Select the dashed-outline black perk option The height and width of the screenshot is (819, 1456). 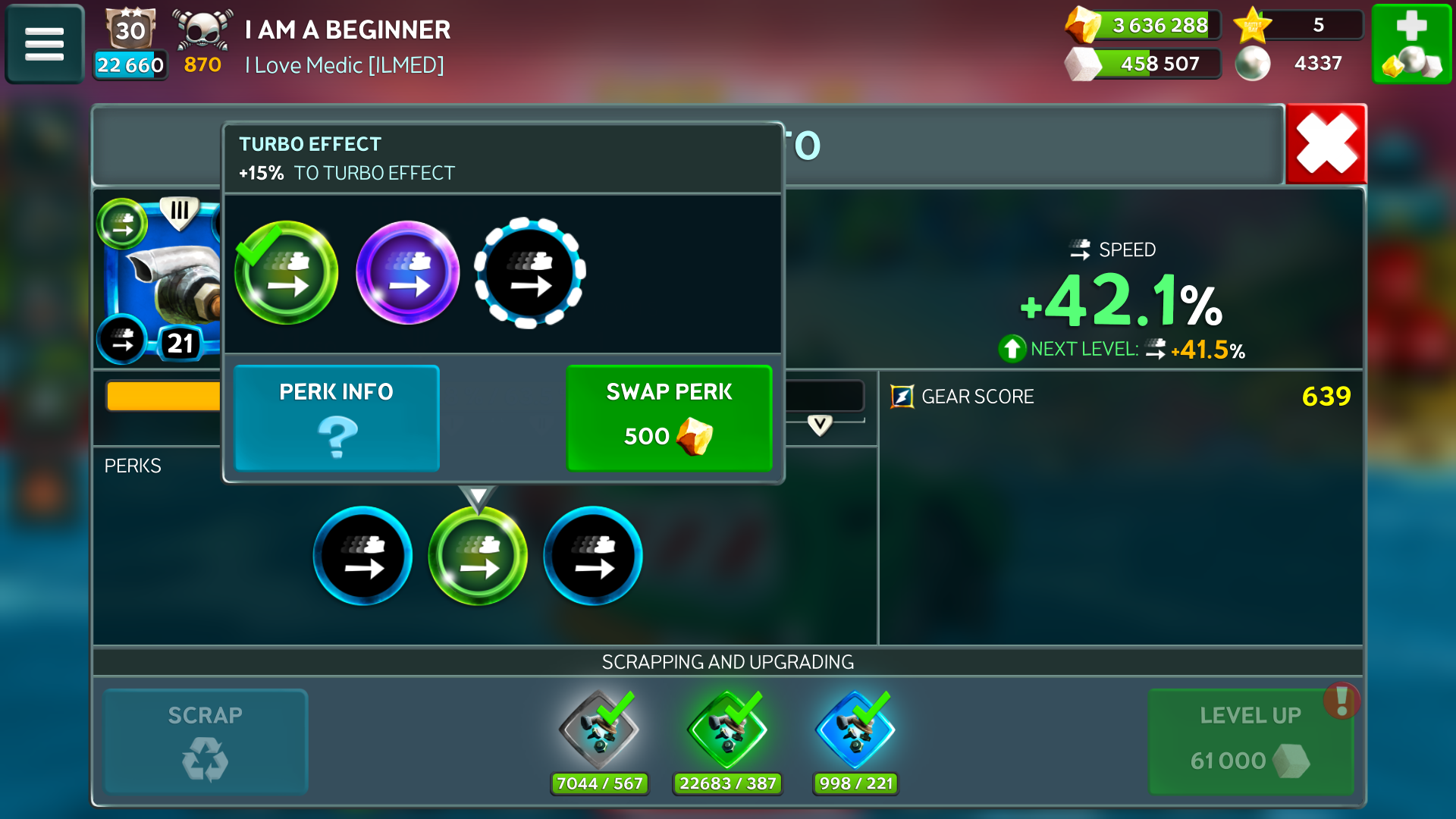click(x=529, y=273)
